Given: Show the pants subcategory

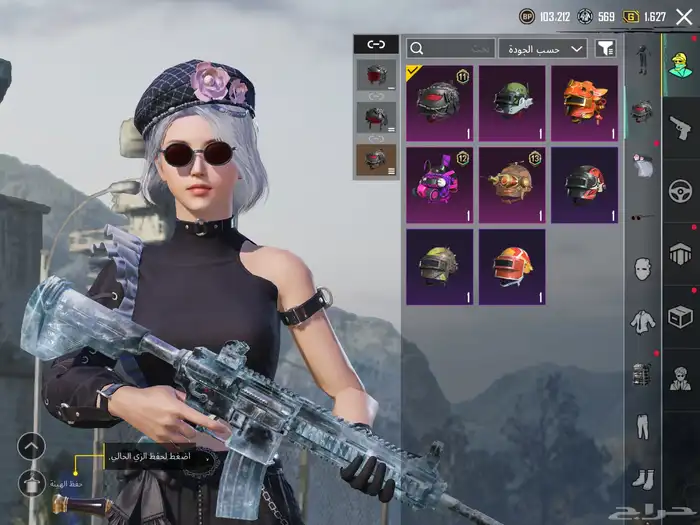Looking at the screenshot, I should coord(642,426).
